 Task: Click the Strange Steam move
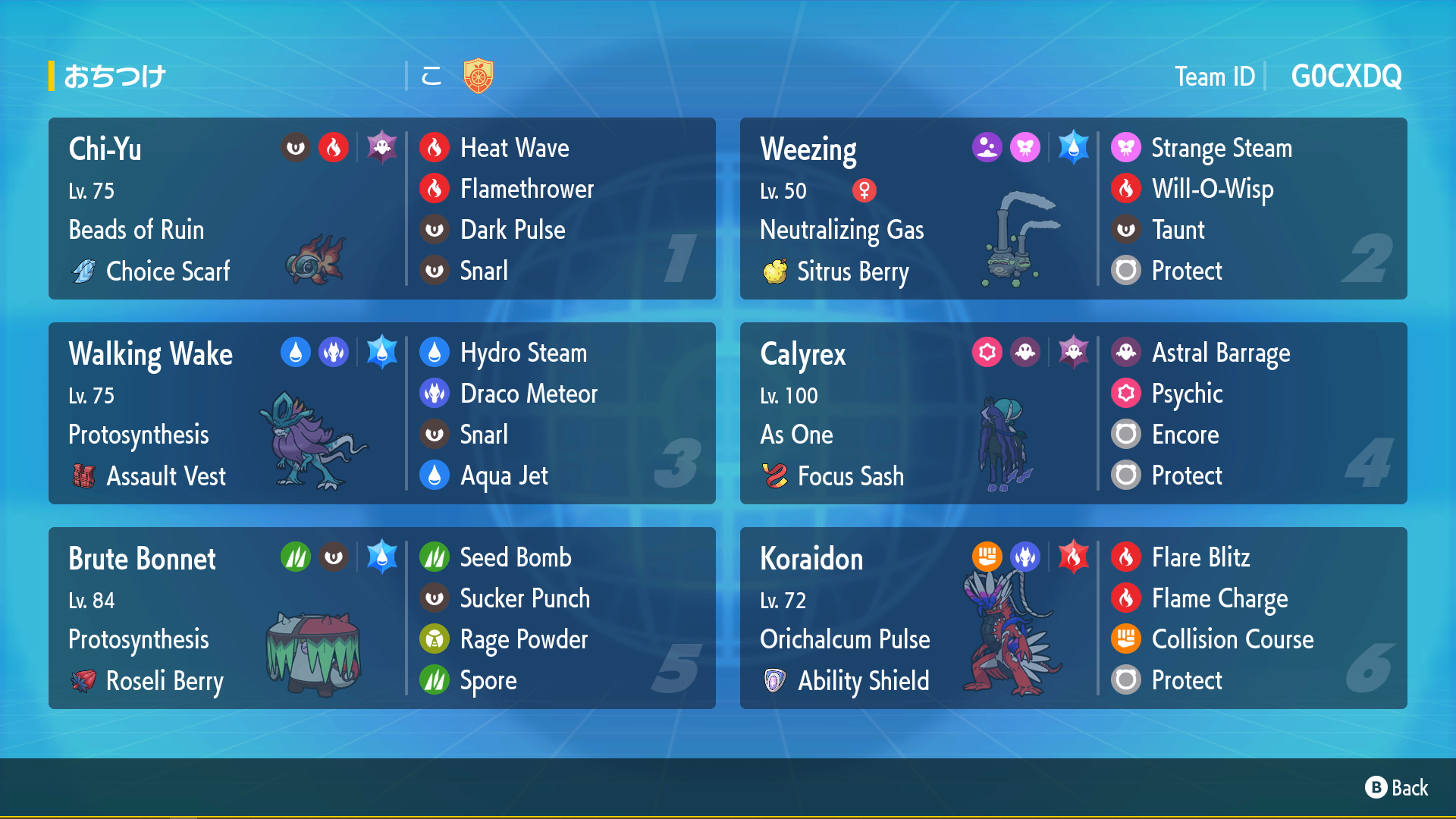coord(1221,148)
